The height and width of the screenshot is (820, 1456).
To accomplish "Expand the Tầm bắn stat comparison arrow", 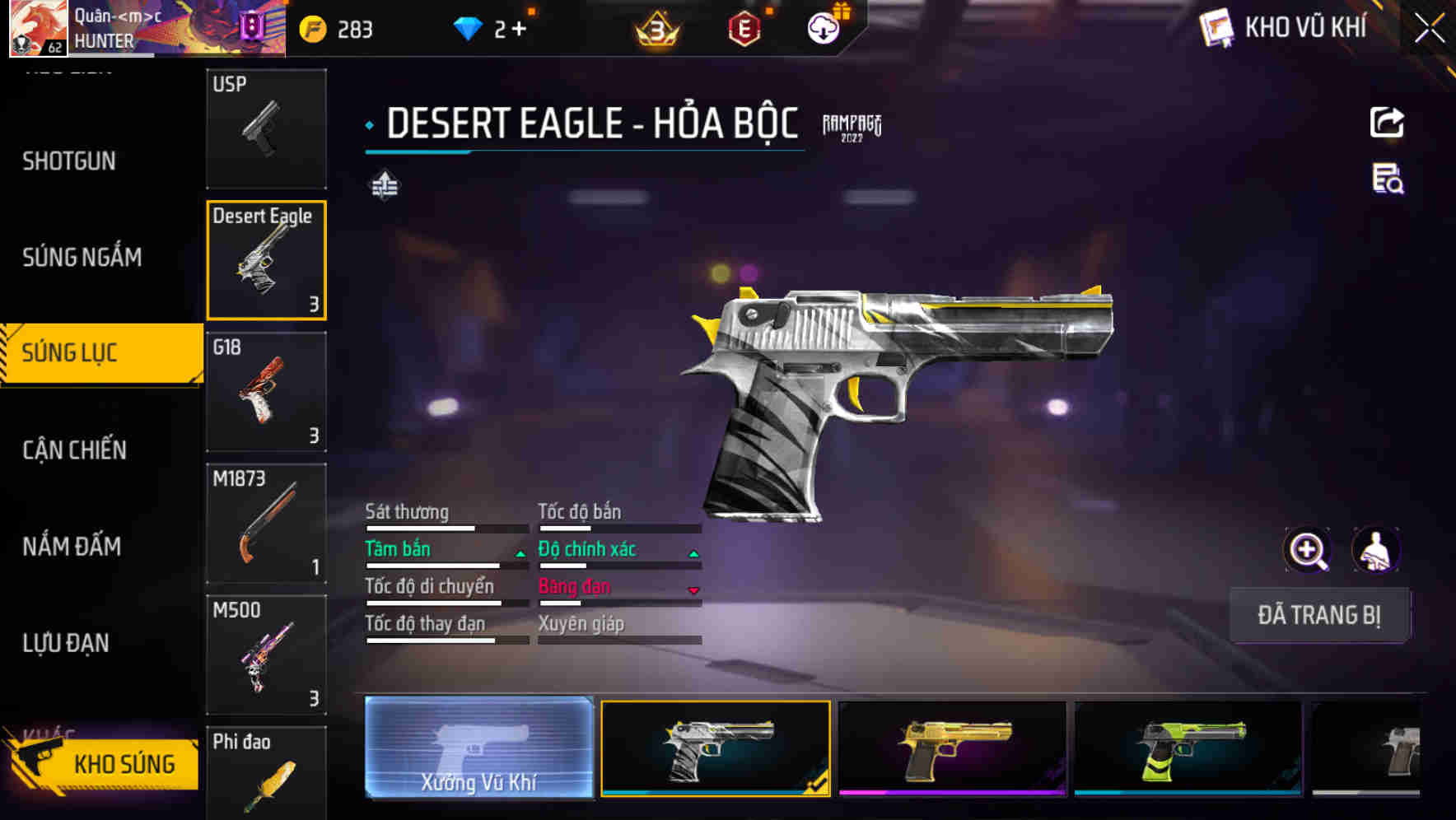I will coord(520,552).
